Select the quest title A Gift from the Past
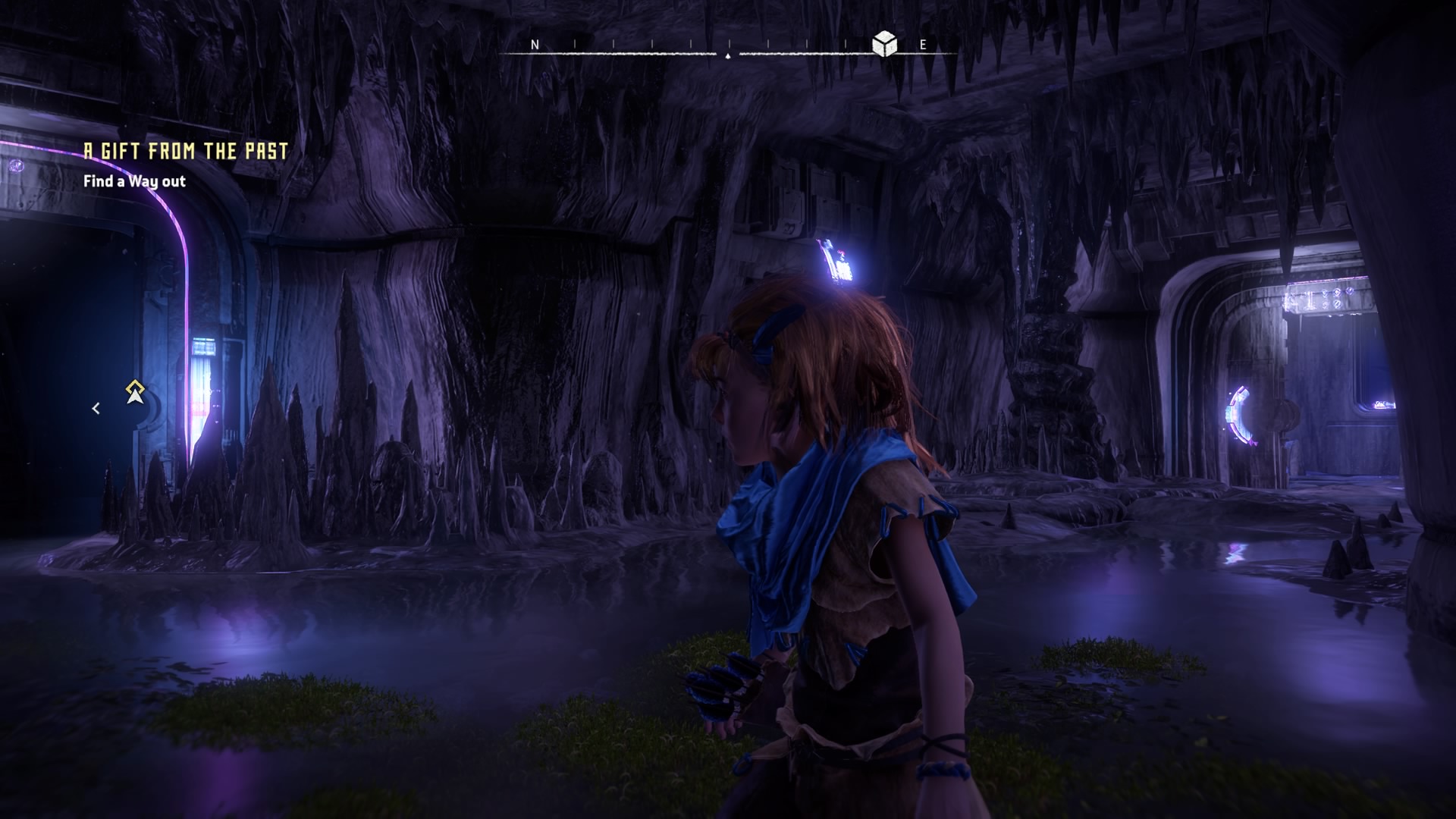The height and width of the screenshot is (819, 1456). pyautogui.click(x=186, y=151)
